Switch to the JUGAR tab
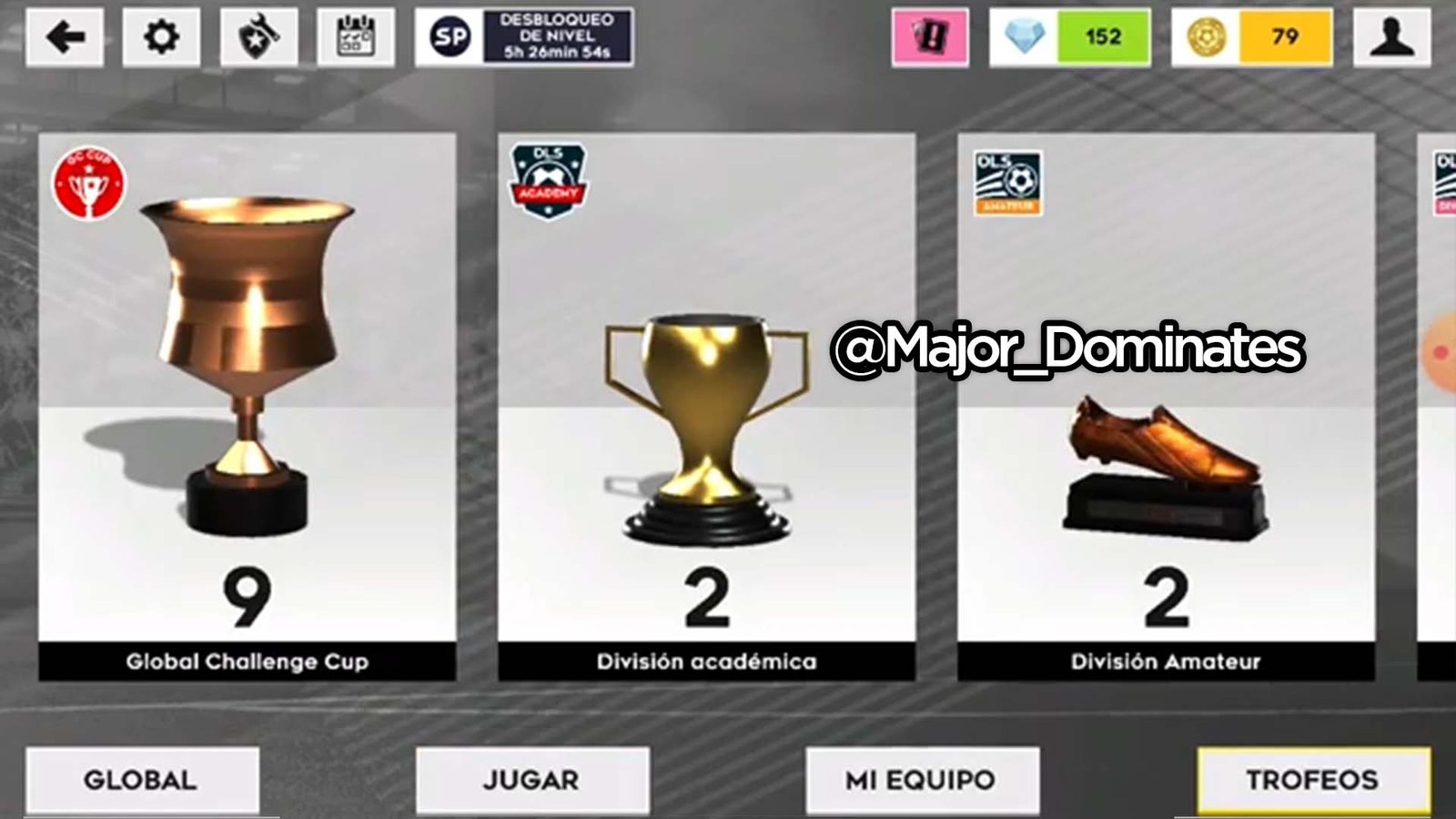1456x819 pixels. pos(531,779)
